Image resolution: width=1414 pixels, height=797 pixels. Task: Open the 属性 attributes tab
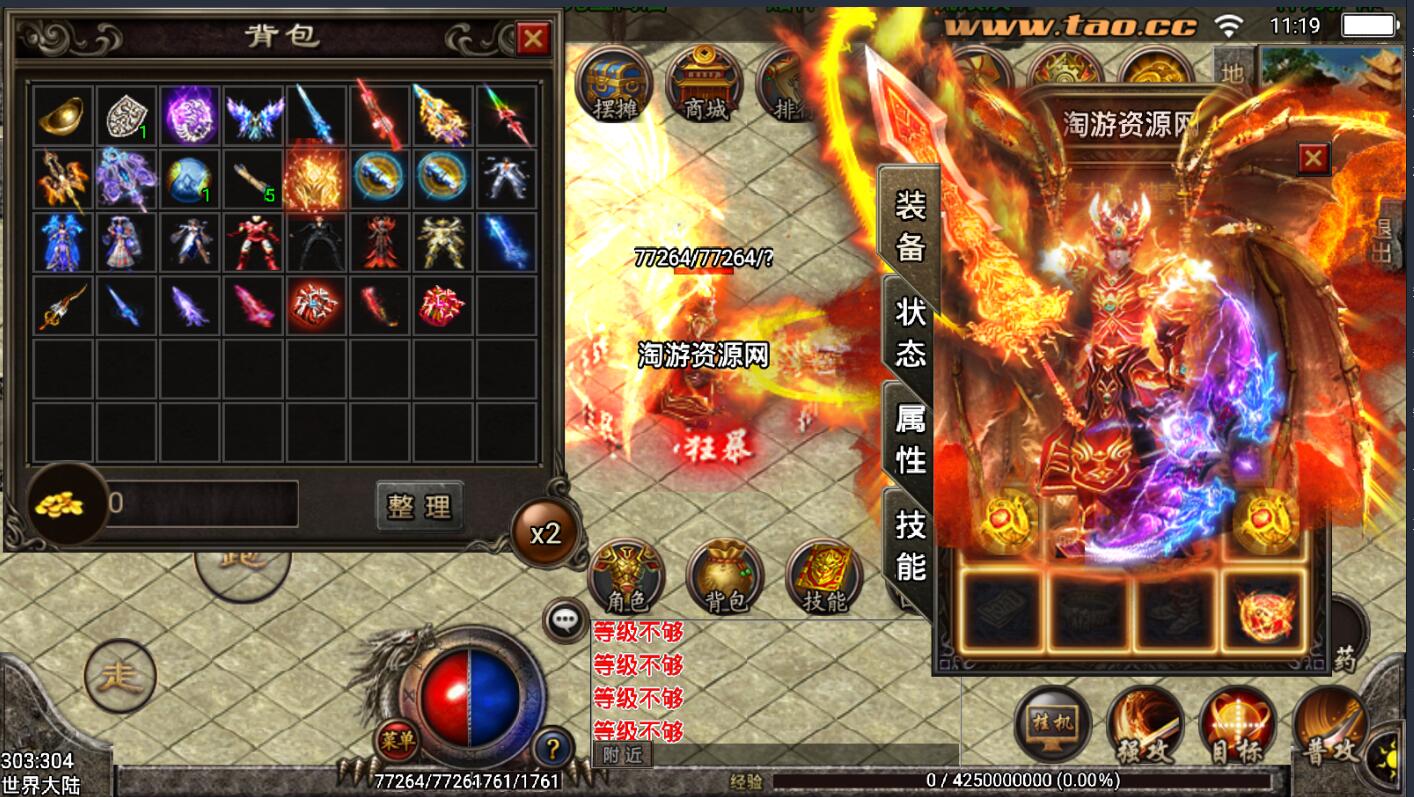[910, 440]
